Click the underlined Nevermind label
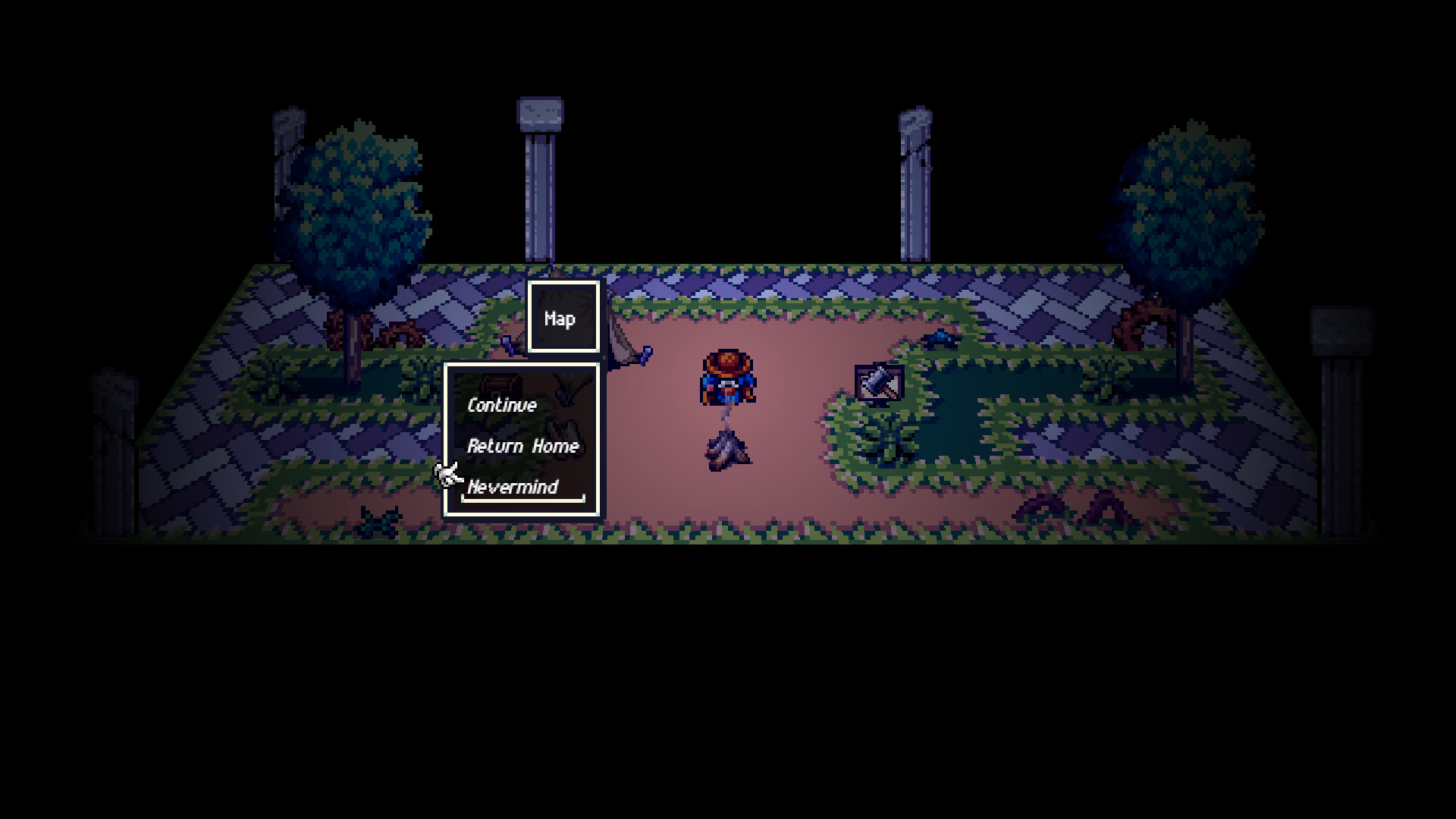Viewport: 1456px width, 819px height. [513, 488]
